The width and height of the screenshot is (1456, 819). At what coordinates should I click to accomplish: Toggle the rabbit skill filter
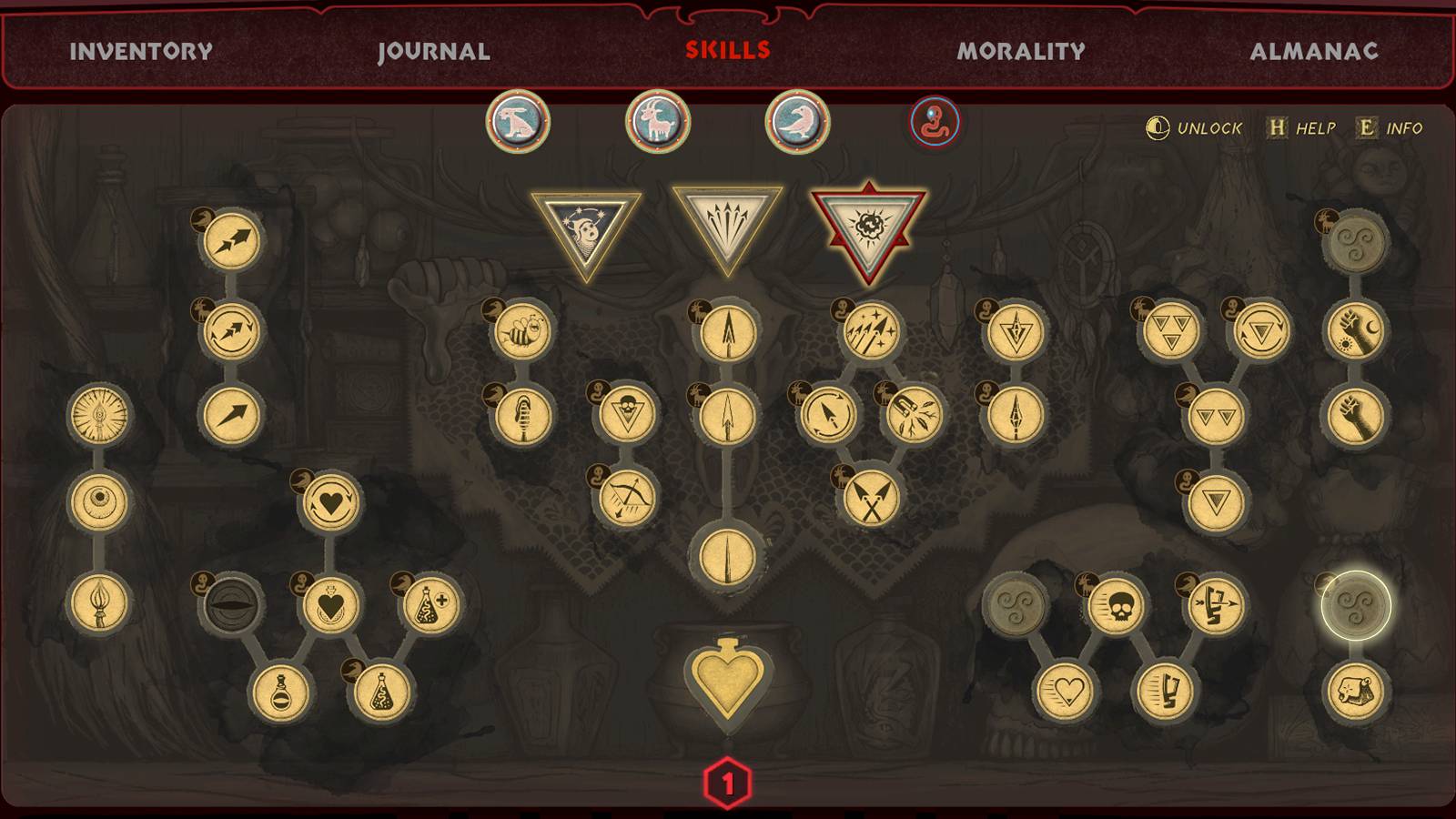517,121
